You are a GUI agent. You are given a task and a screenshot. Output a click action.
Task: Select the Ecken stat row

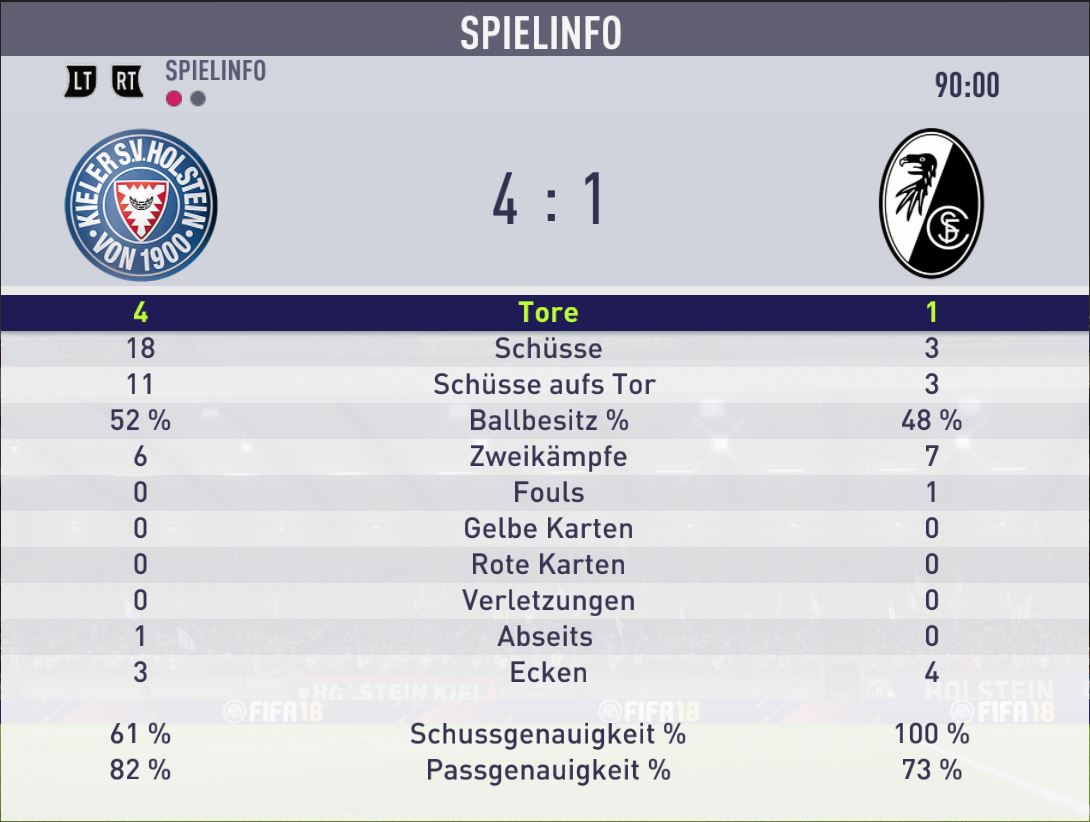(x=547, y=672)
